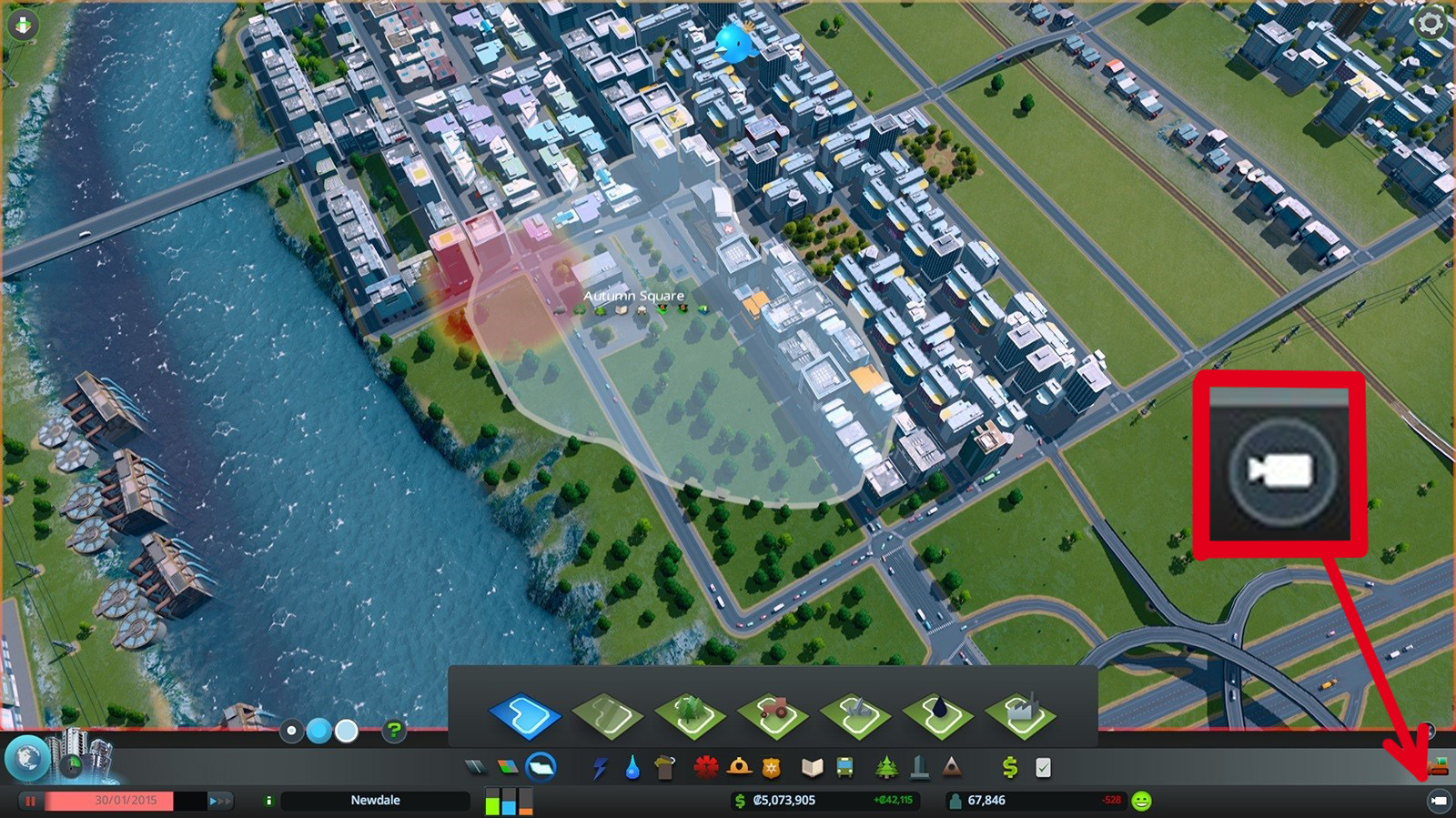The height and width of the screenshot is (818, 1456).
Task: Open the help question mark panel
Action: pos(393,732)
